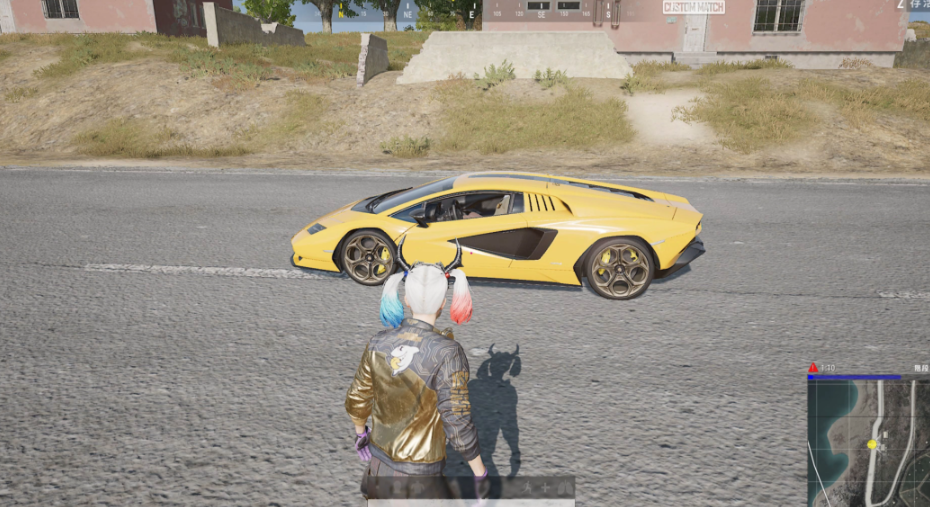Select the CUSTOM MATCH label

click(693, 7)
